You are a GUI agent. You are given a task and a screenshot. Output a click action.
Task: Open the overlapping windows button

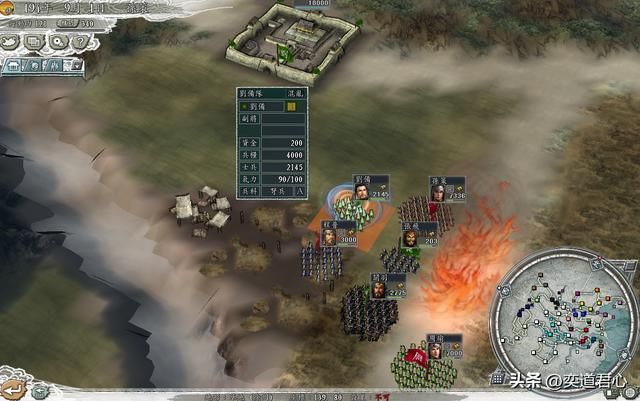(32, 42)
